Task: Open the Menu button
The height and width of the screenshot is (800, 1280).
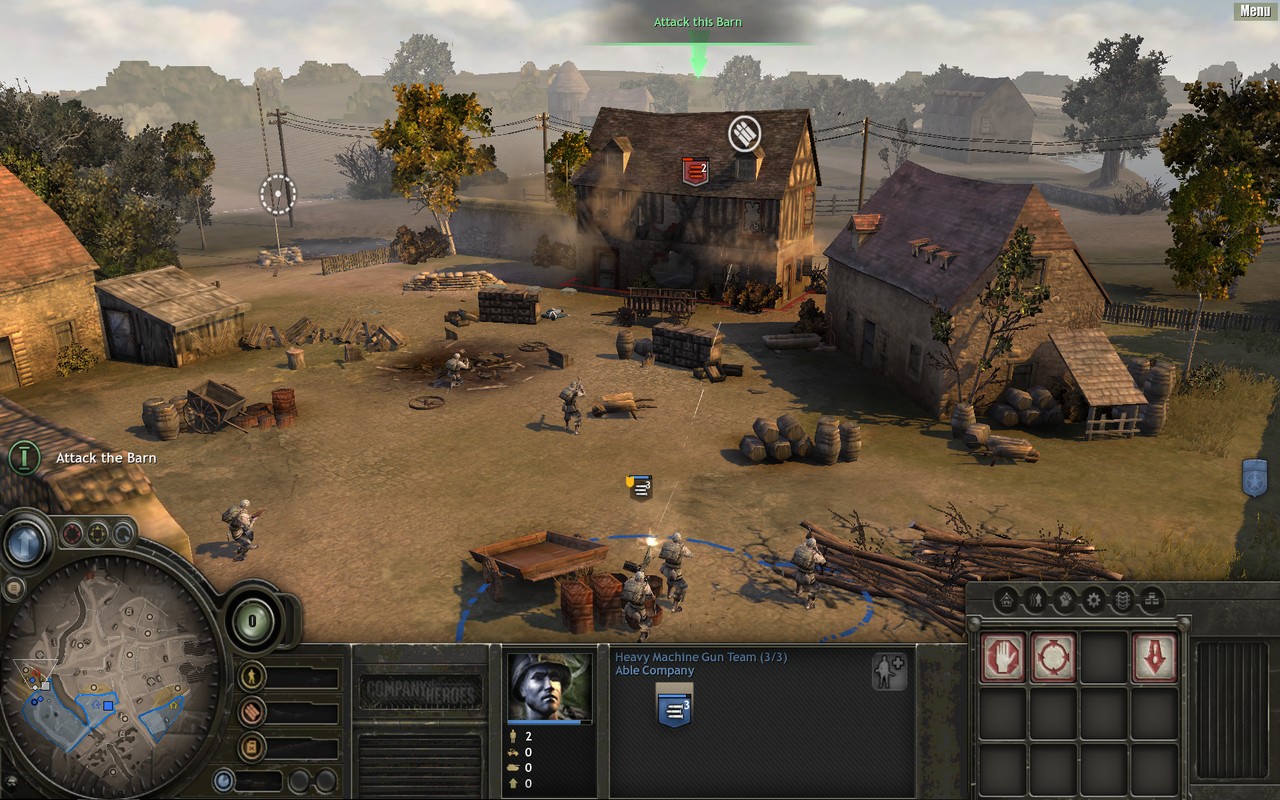Action: (1255, 11)
